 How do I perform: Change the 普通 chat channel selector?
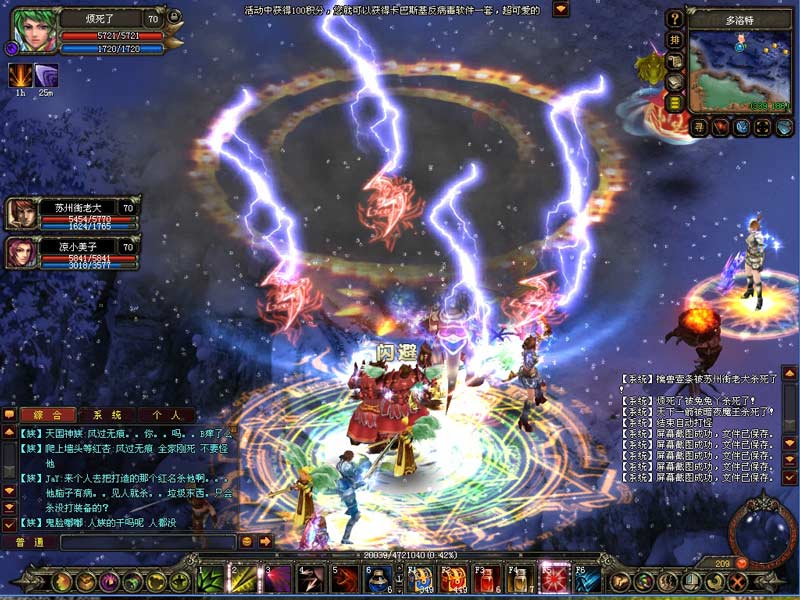(x=30, y=542)
